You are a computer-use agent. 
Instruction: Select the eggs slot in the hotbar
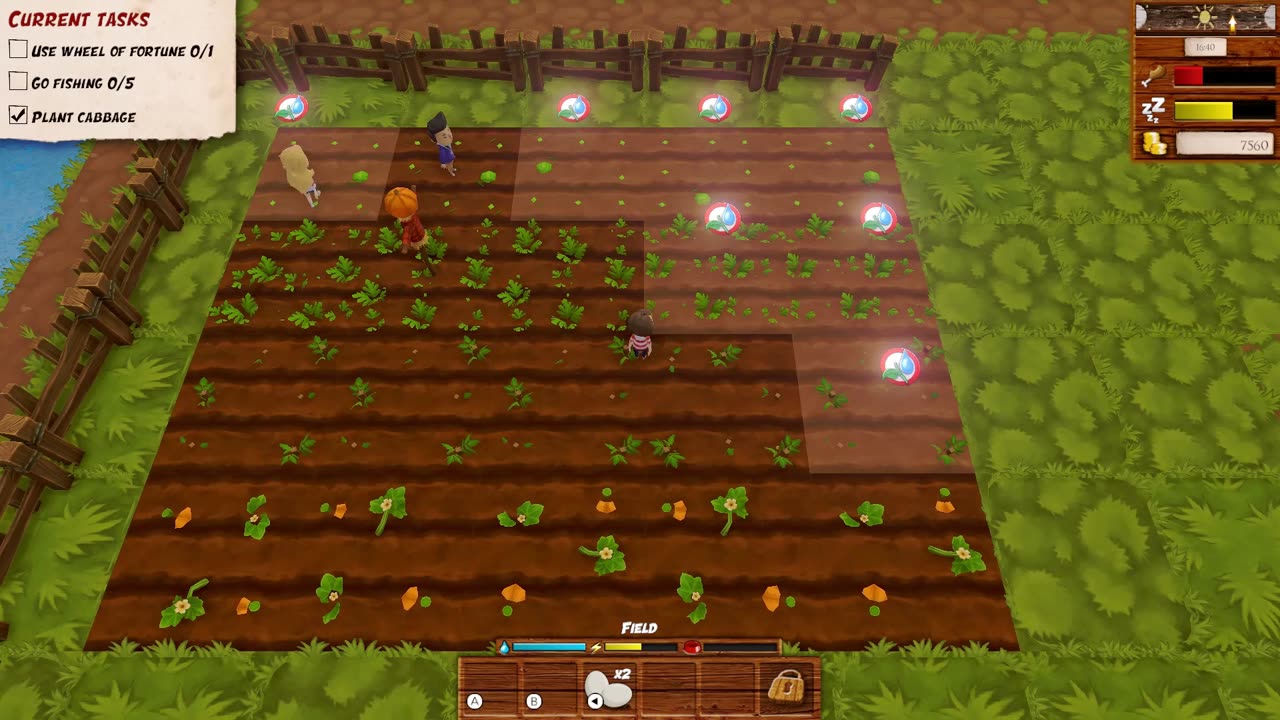608,688
